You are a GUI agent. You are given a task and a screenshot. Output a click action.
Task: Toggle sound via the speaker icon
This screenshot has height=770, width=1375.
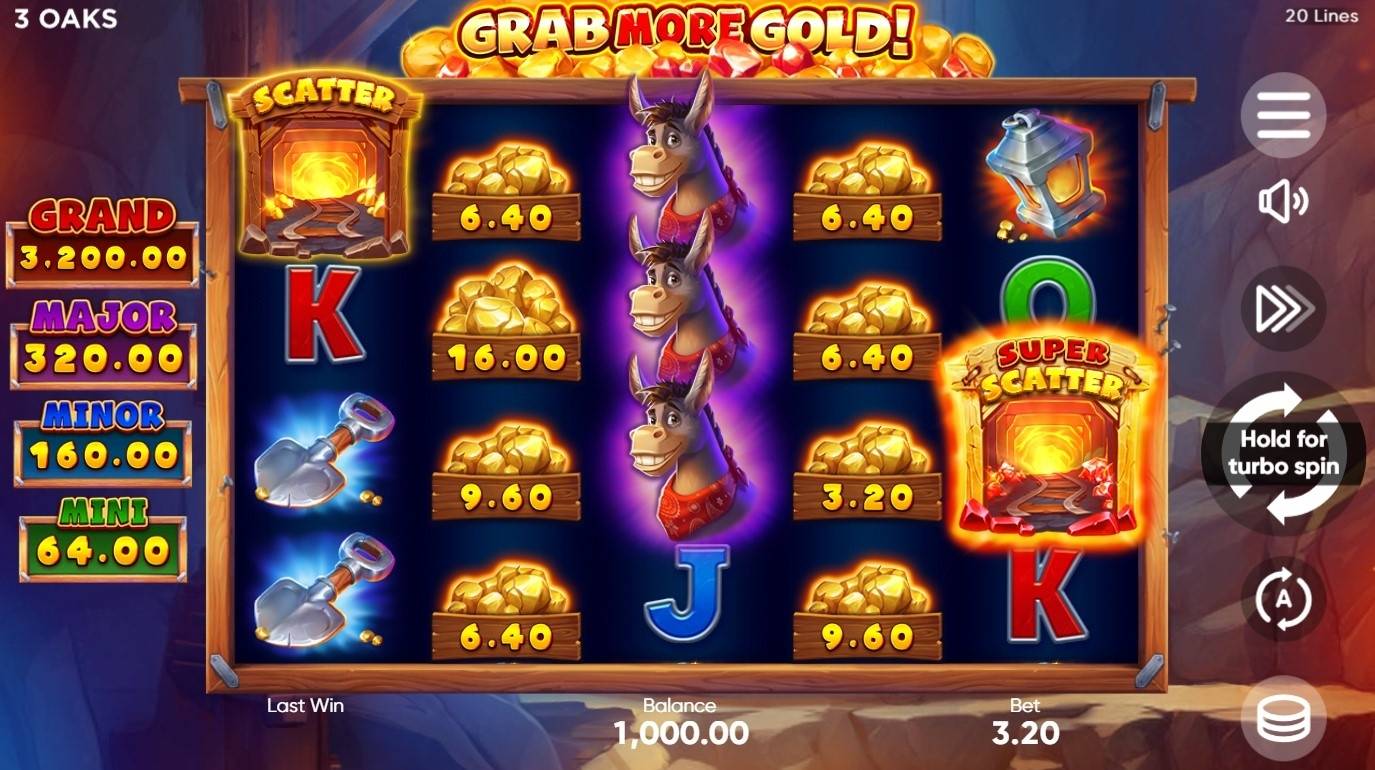1283,203
